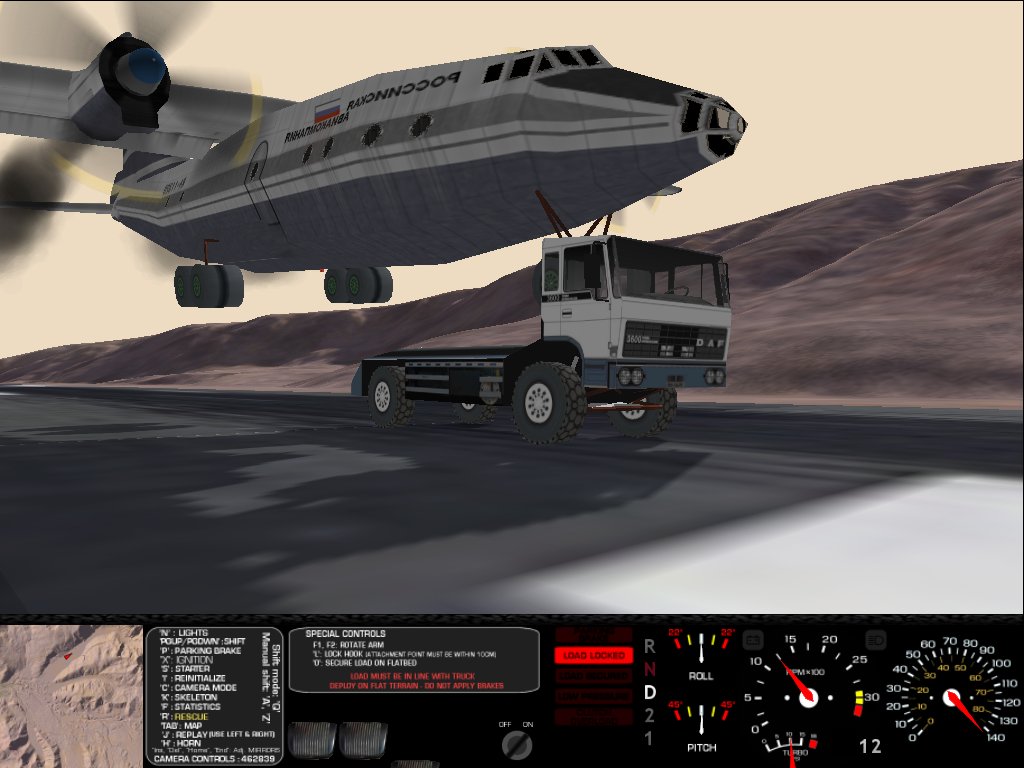Select the D drive gear

pyautogui.click(x=649, y=692)
